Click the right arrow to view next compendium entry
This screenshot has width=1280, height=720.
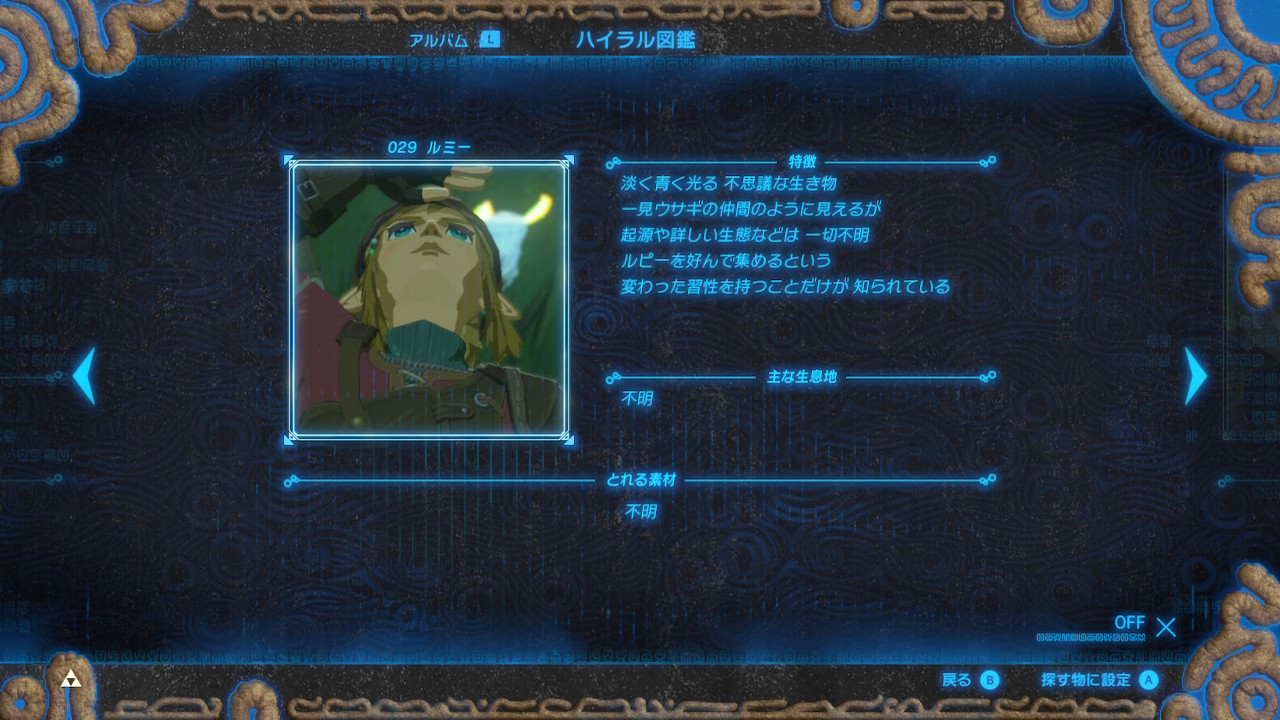point(1196,378)
